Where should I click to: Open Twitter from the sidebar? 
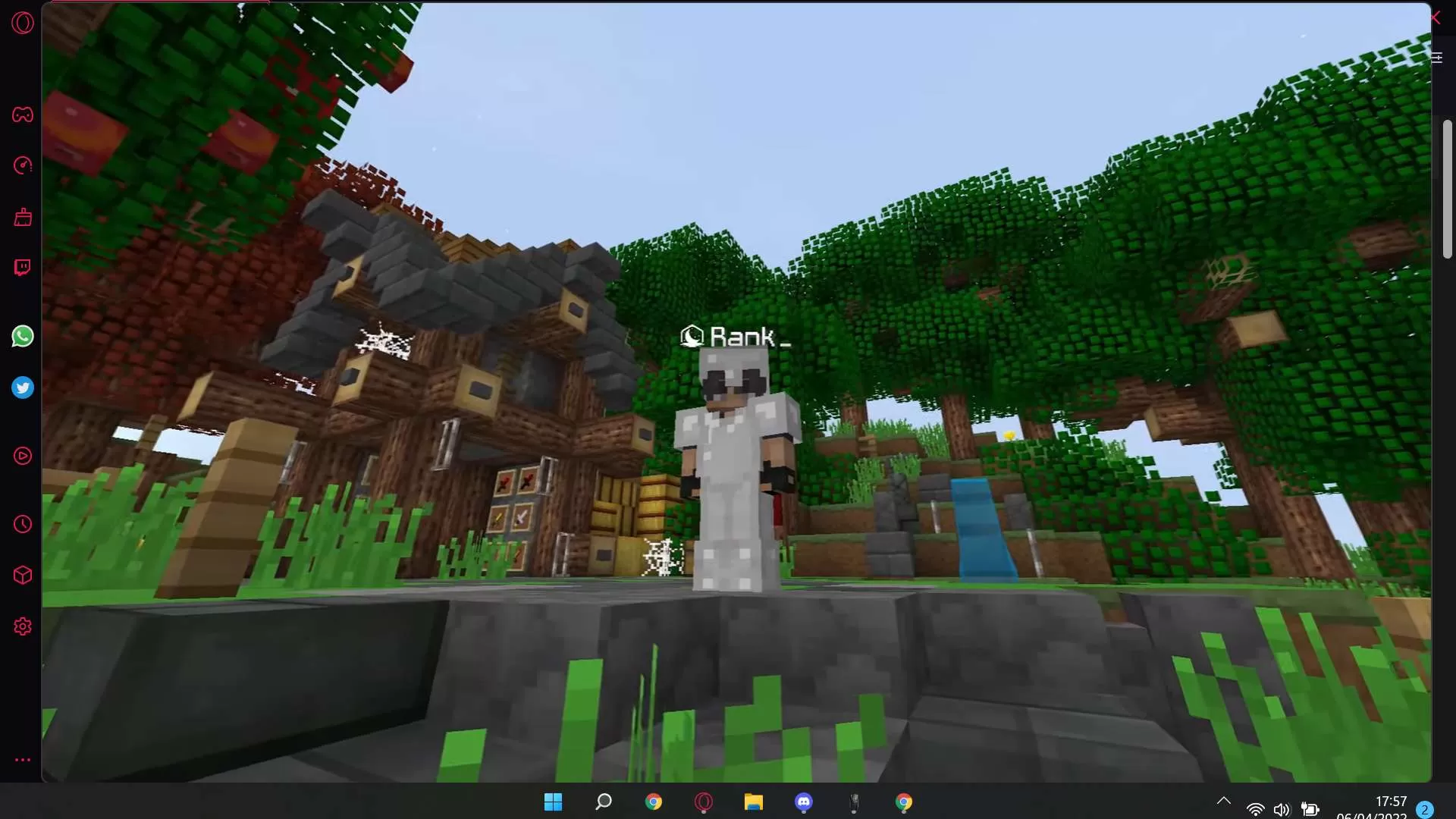coord(23,388)
